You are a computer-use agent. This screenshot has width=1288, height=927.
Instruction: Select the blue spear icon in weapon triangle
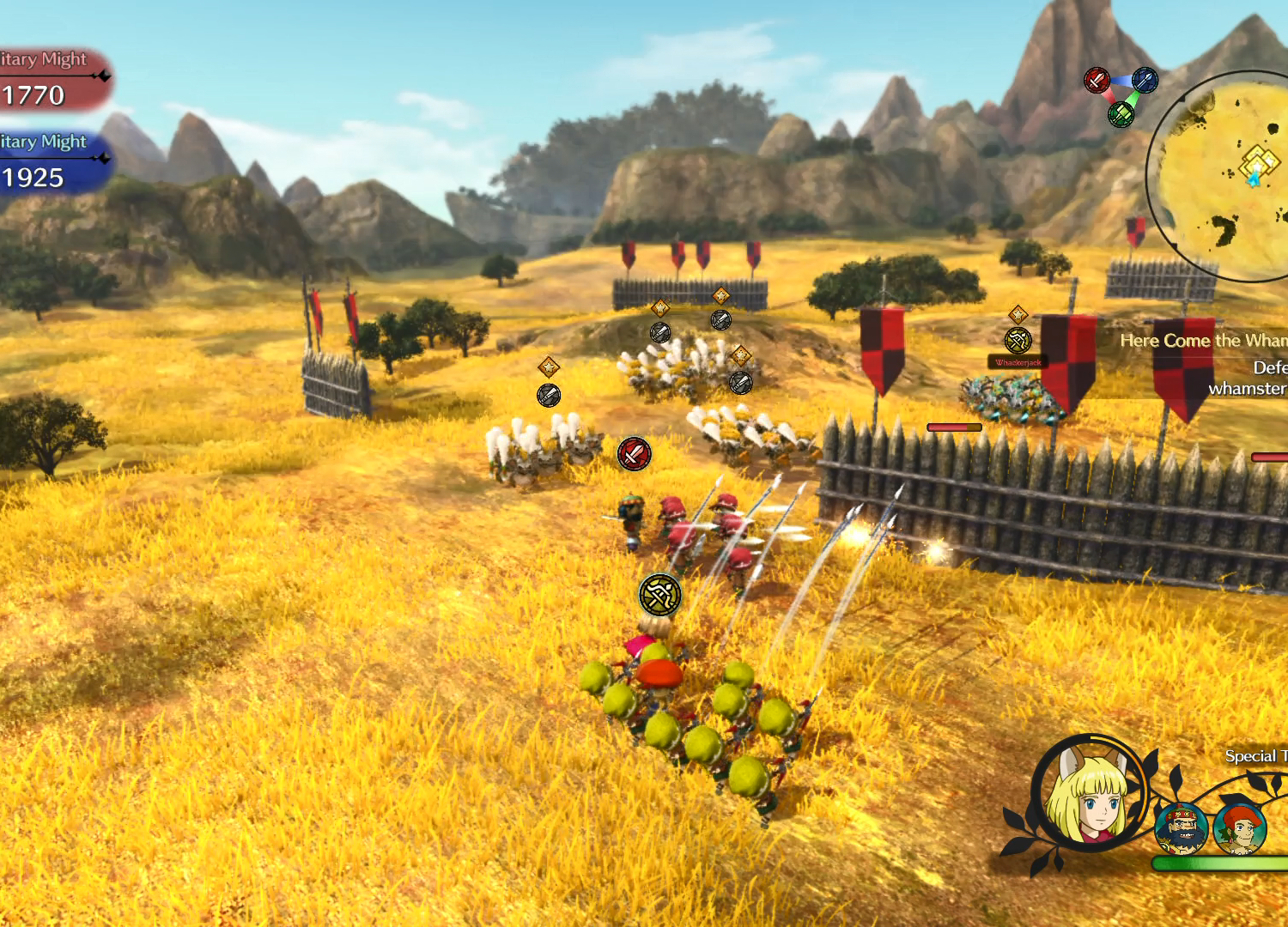point(1145,81)
